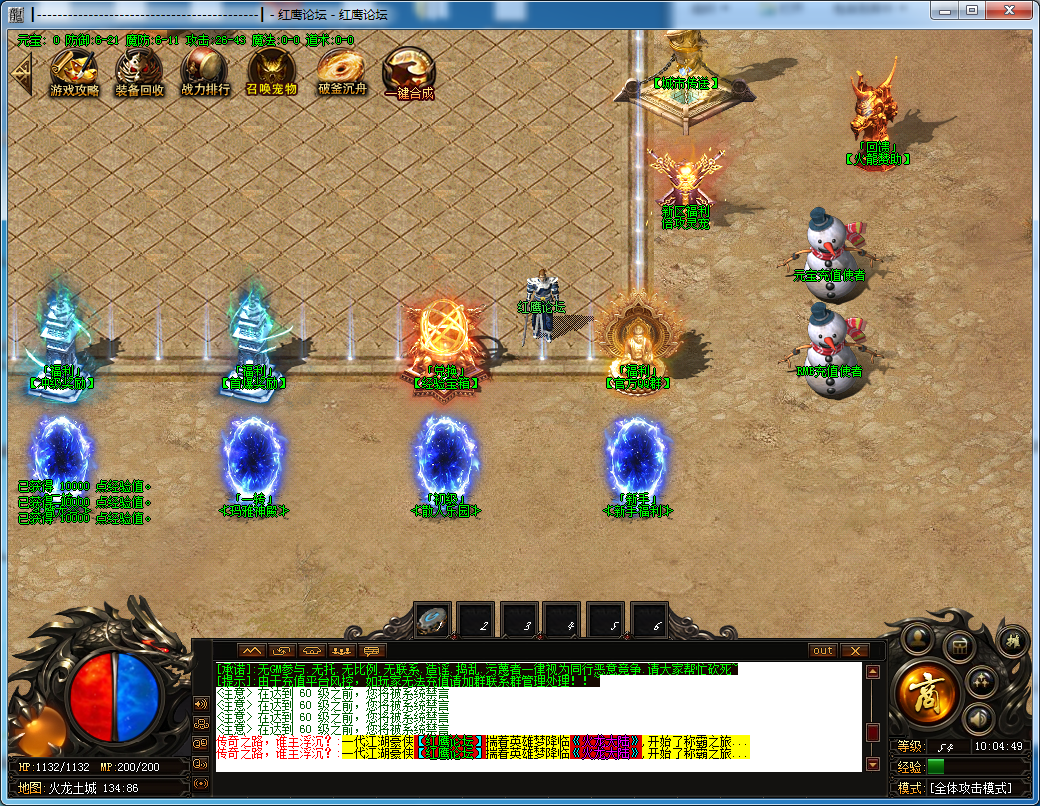Minimize the game window
This screenshot has width=1040, height=806.
point(945,10)
